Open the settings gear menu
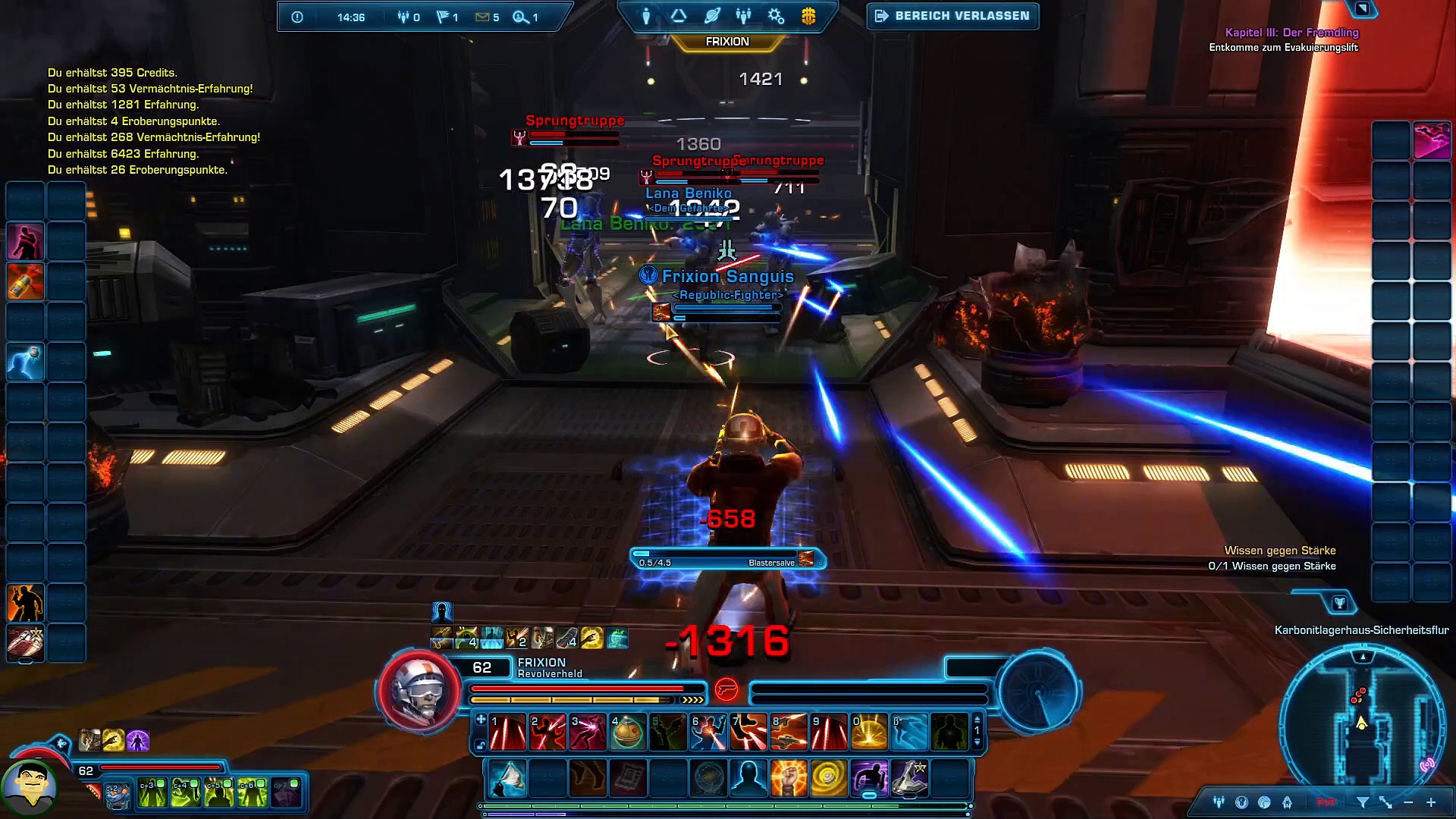The height and width of the screenshot is (819, 1456). point(776,16)
